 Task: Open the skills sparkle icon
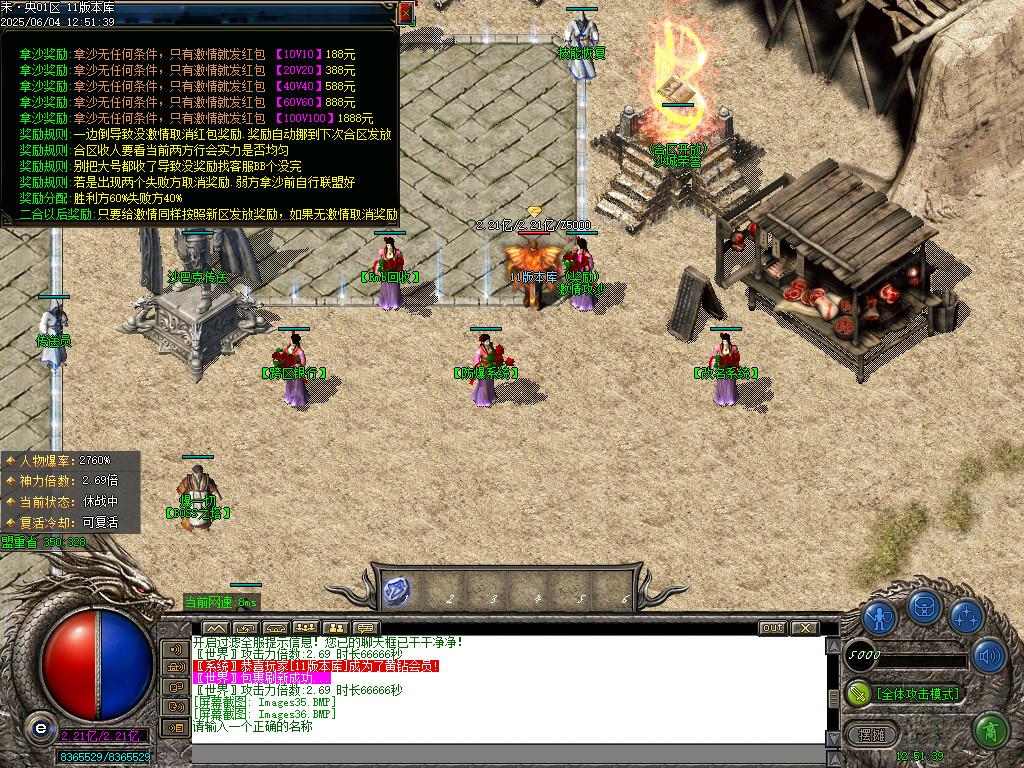click(966, 616)
